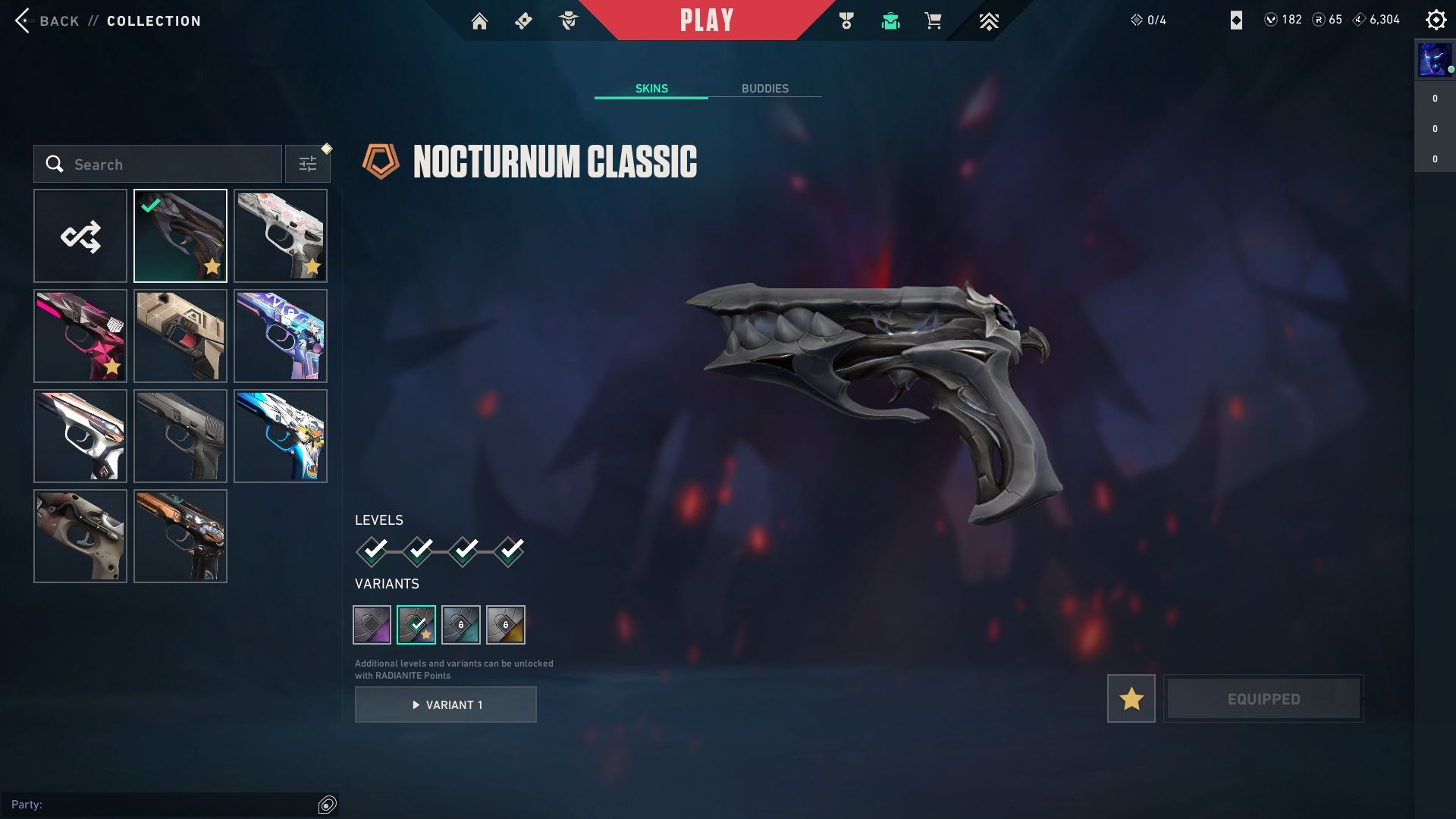1456x819 pixels.
Task: Open the settings gear
Action: (x=1436, y=20)
